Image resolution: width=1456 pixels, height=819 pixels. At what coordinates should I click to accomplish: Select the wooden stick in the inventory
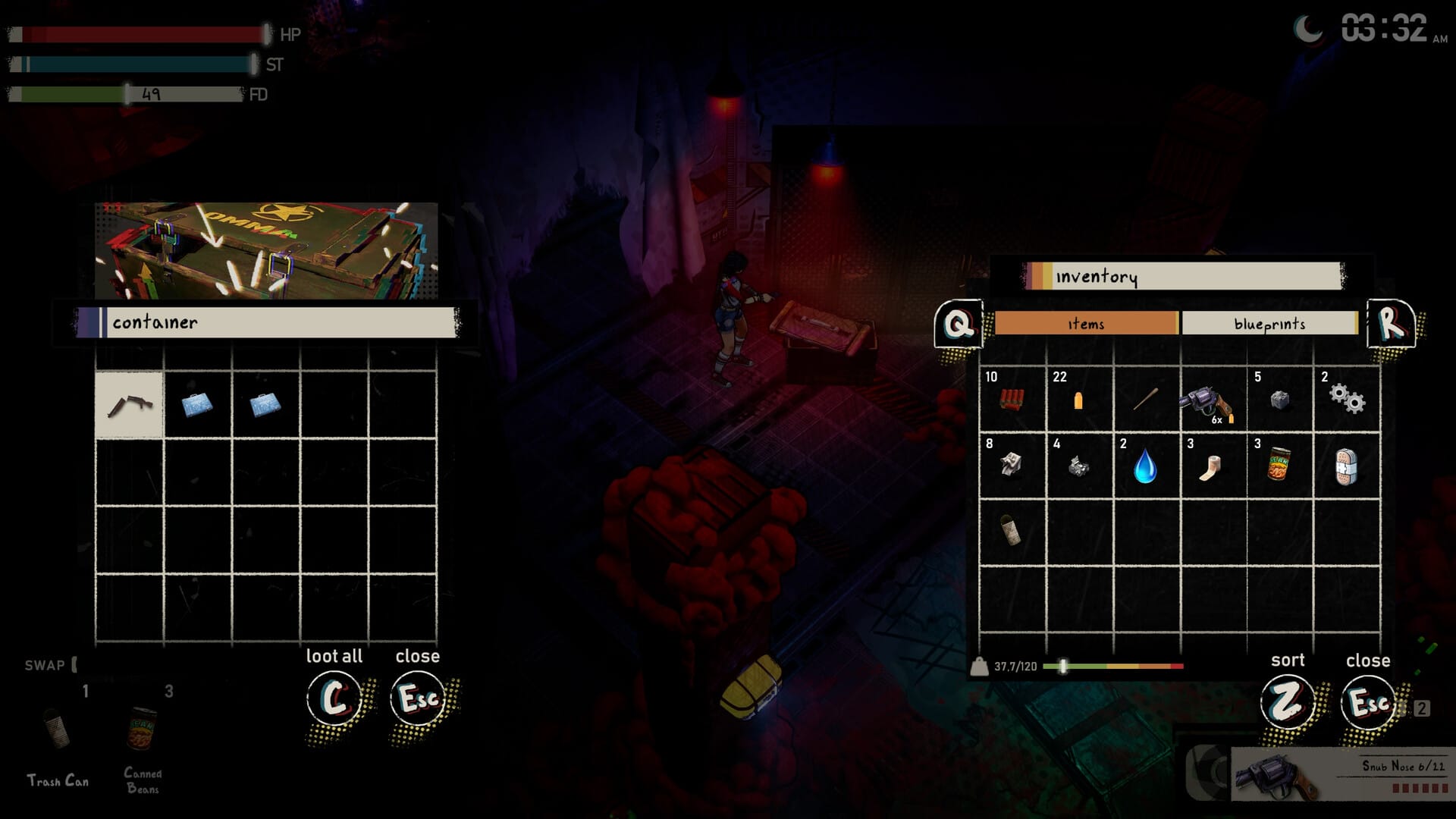(1145, 399)
